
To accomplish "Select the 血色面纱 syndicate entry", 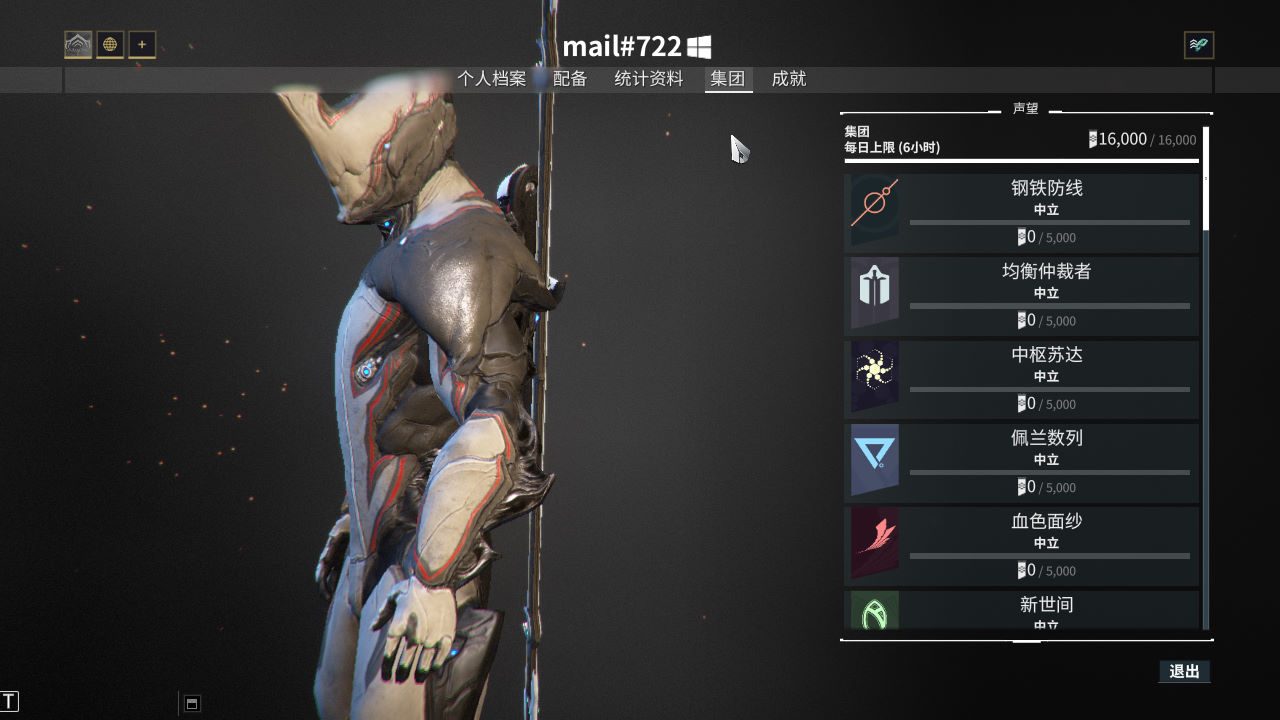I will (1022, 545).
